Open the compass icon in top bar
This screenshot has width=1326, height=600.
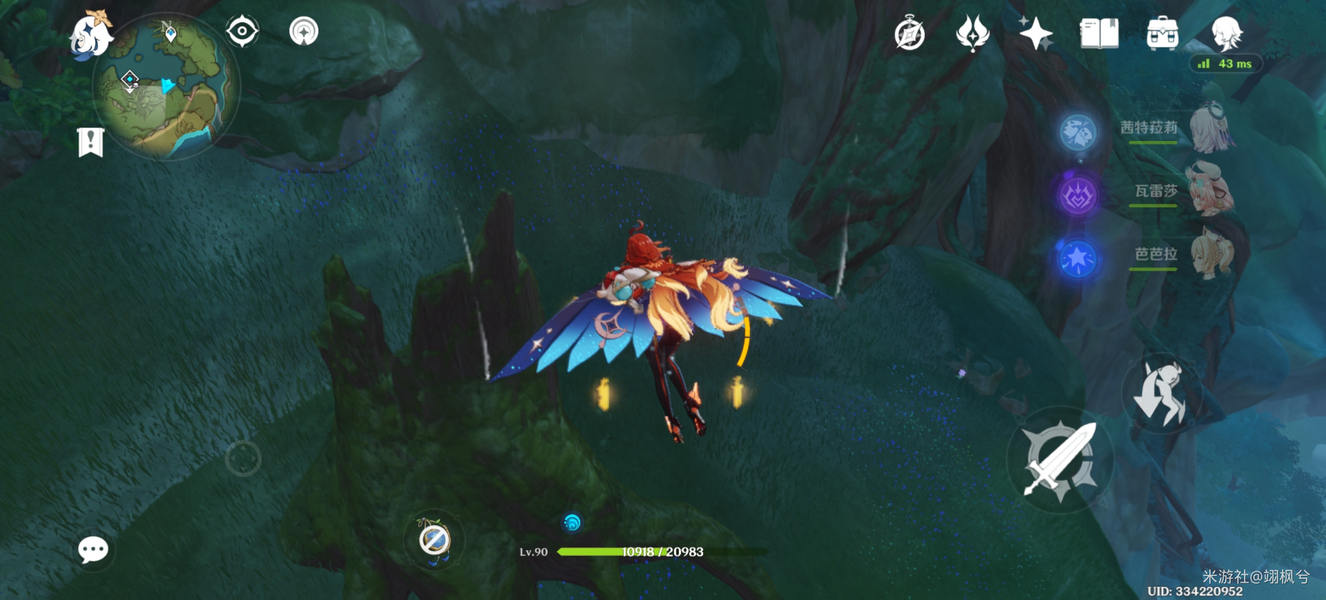pyautogui.click(x=909, y=35)
